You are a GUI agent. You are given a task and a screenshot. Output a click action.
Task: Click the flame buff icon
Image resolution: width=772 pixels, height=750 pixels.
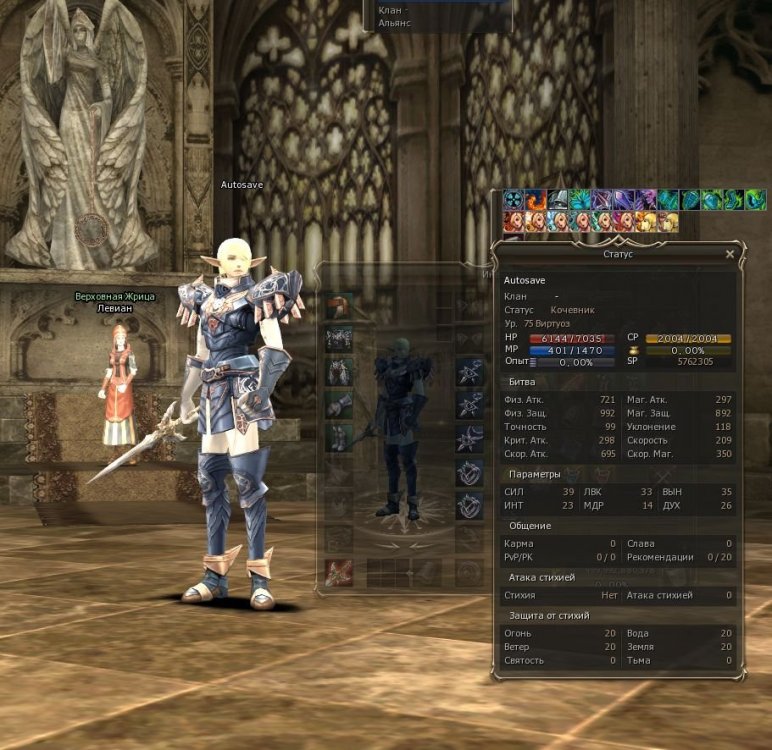(536, 200)
